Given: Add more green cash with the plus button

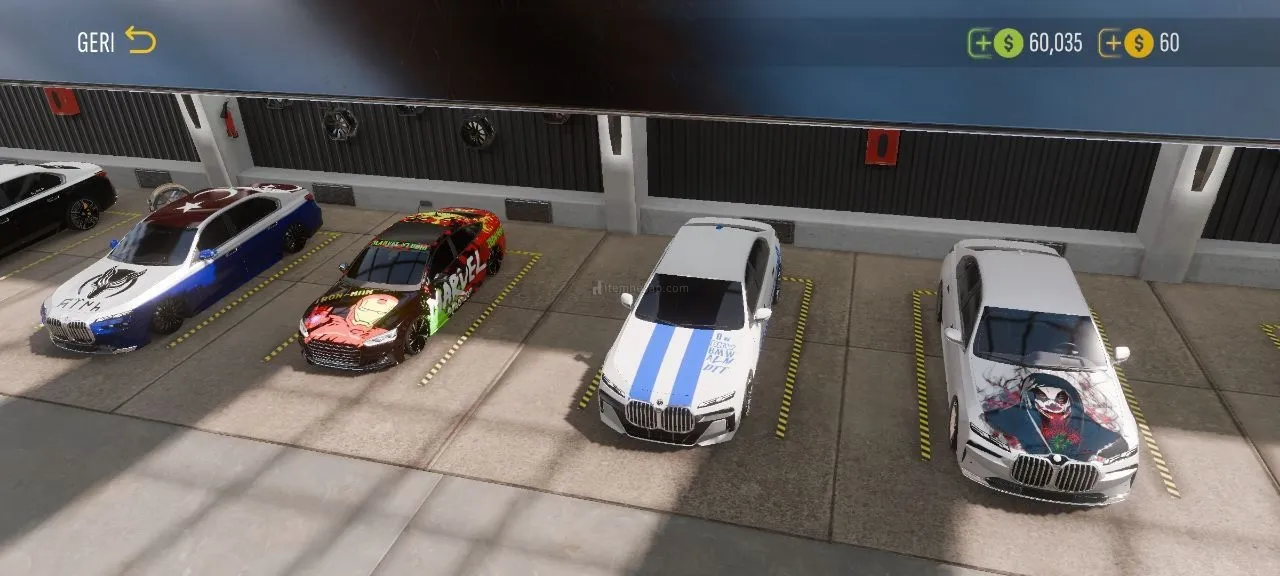Looking at the screenshot, I should pos(980,43).
